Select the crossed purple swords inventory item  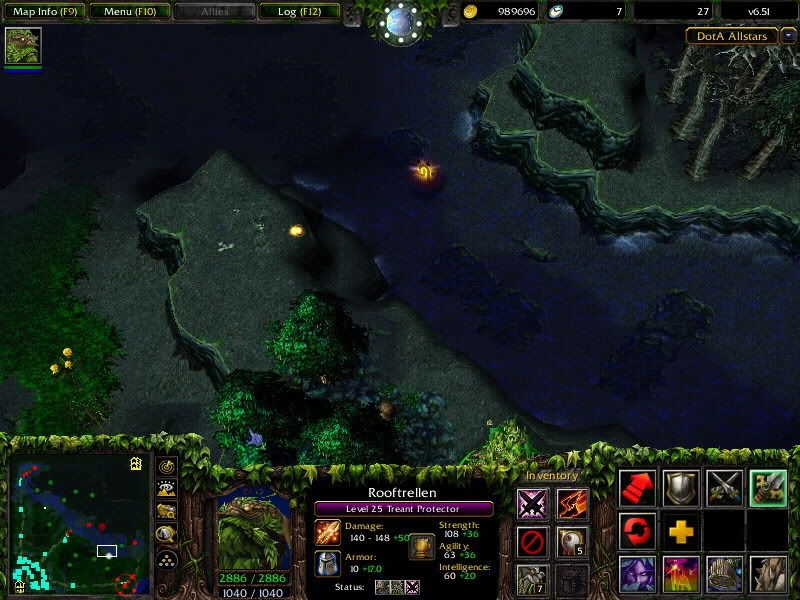(533, 504)
